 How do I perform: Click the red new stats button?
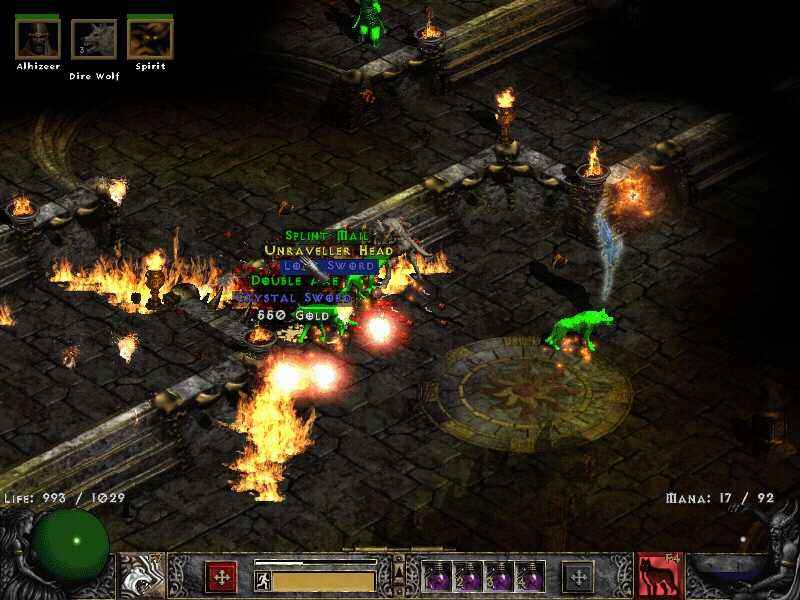coord(221,577)
